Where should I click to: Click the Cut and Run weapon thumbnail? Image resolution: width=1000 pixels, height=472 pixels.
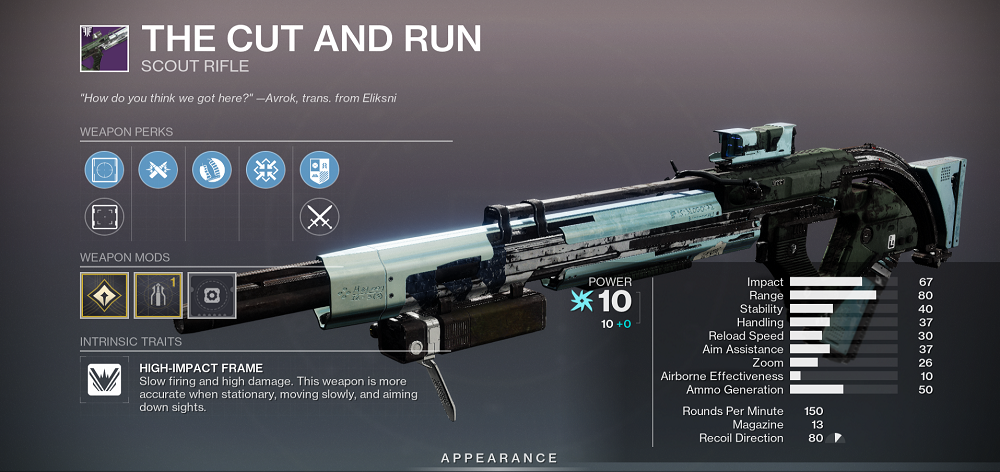pyautogui.click(x=104, y=47)
